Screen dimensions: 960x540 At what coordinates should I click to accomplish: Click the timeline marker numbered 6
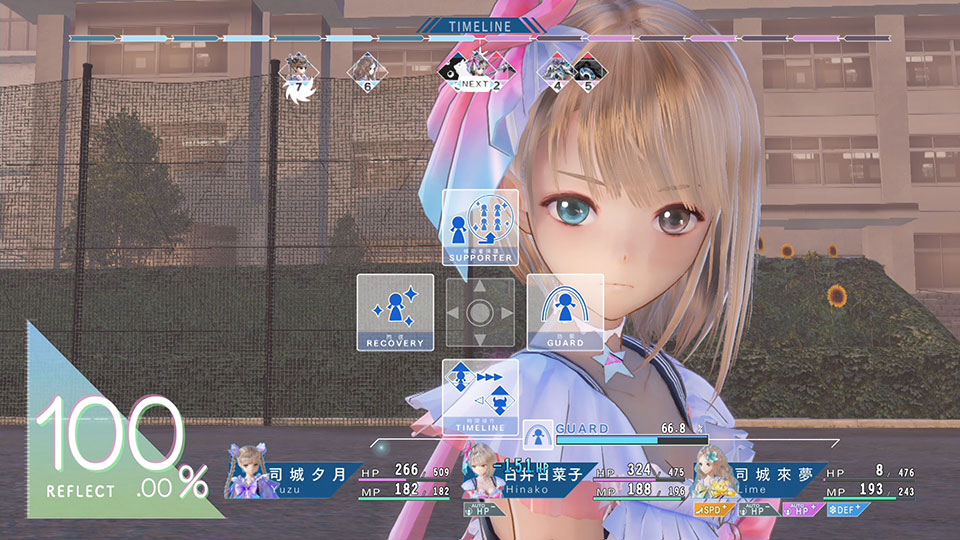coord(367,72)
